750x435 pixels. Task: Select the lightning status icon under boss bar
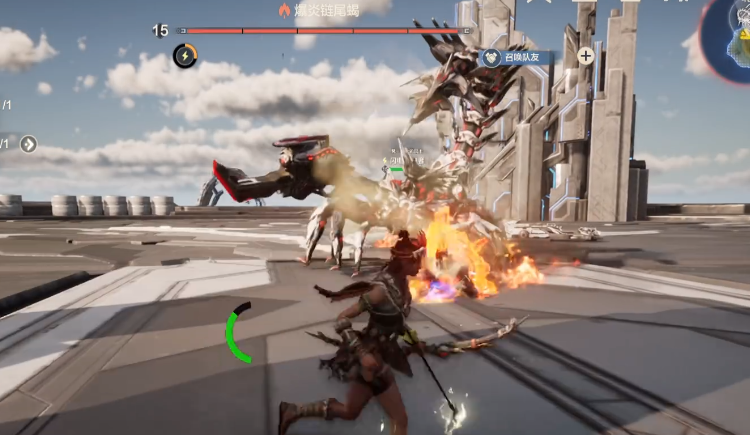tap(185, 56)
